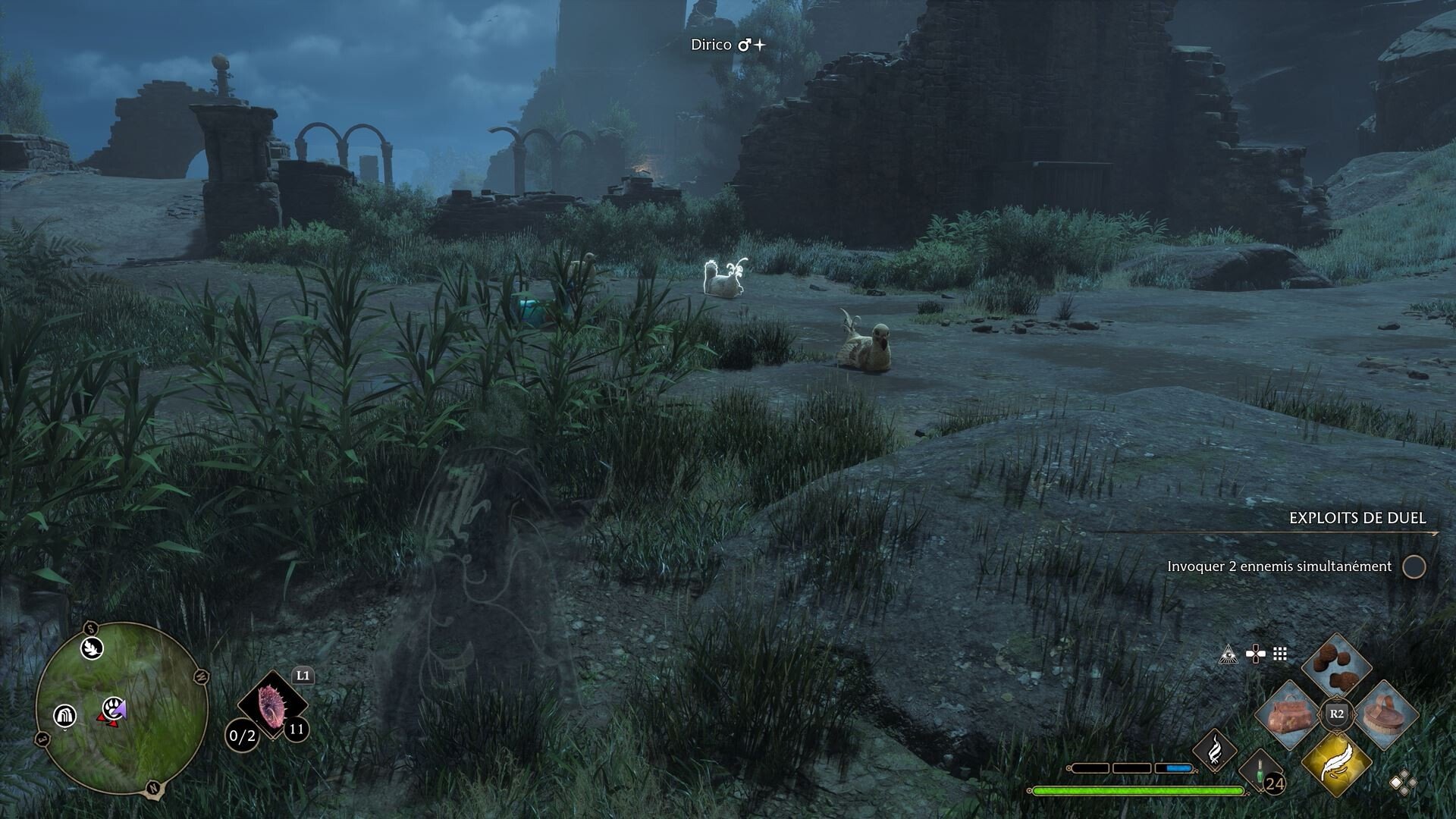The image size is (1456, 819).
Task: Toggle the simultaneous summon challenge circle
Action: point(1414,566)
